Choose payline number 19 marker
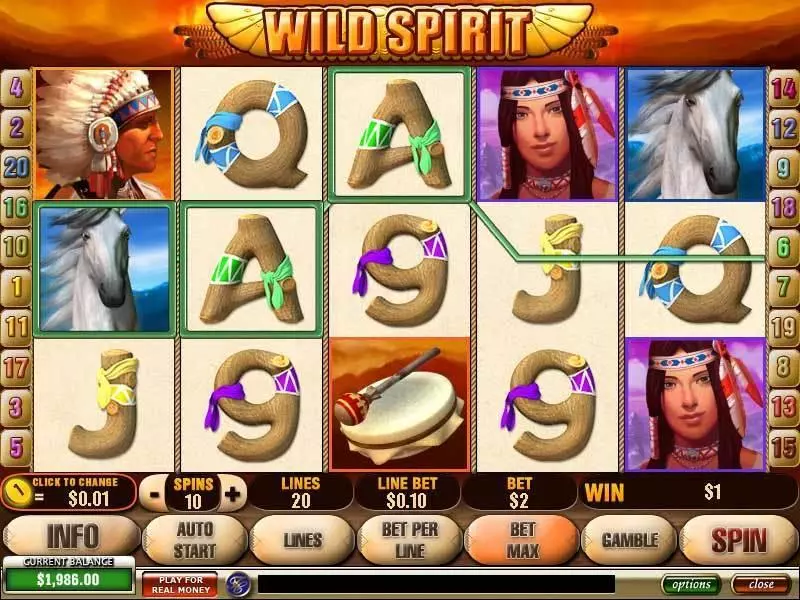The height and width of the screenshot is (600, 800). (x=783, y=326)
